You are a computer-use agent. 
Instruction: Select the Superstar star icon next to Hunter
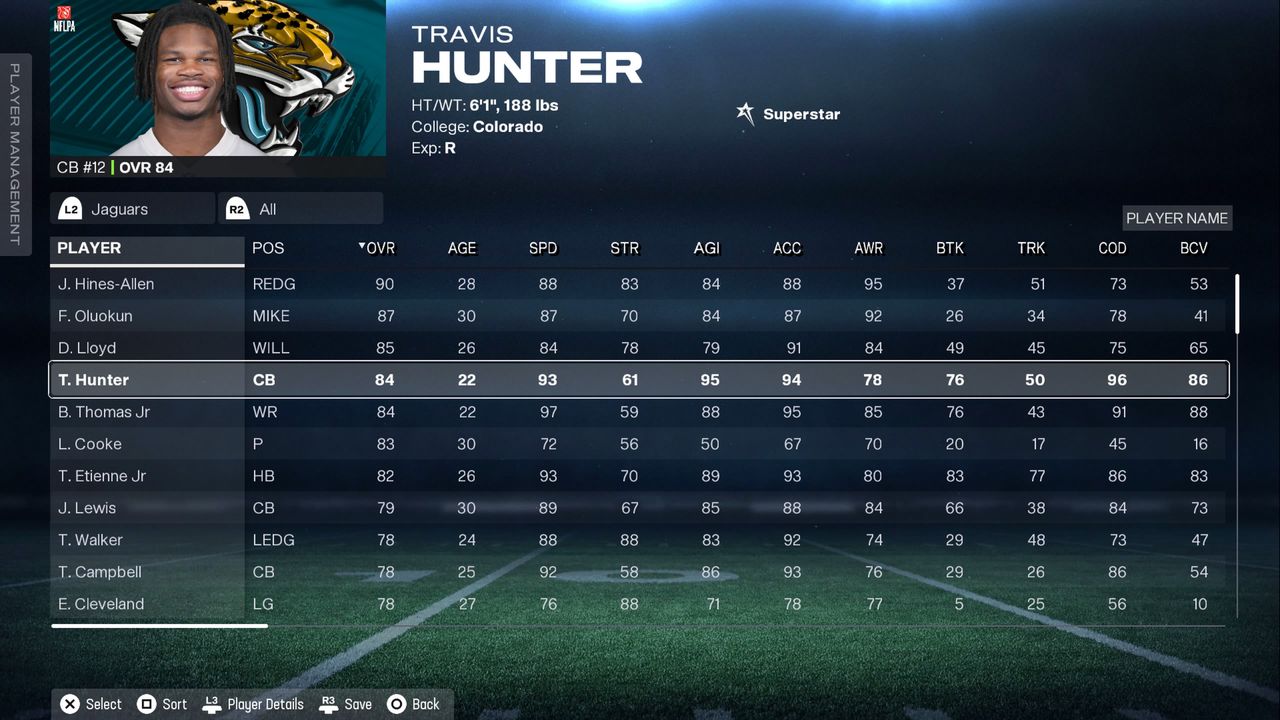coord(744,113)
